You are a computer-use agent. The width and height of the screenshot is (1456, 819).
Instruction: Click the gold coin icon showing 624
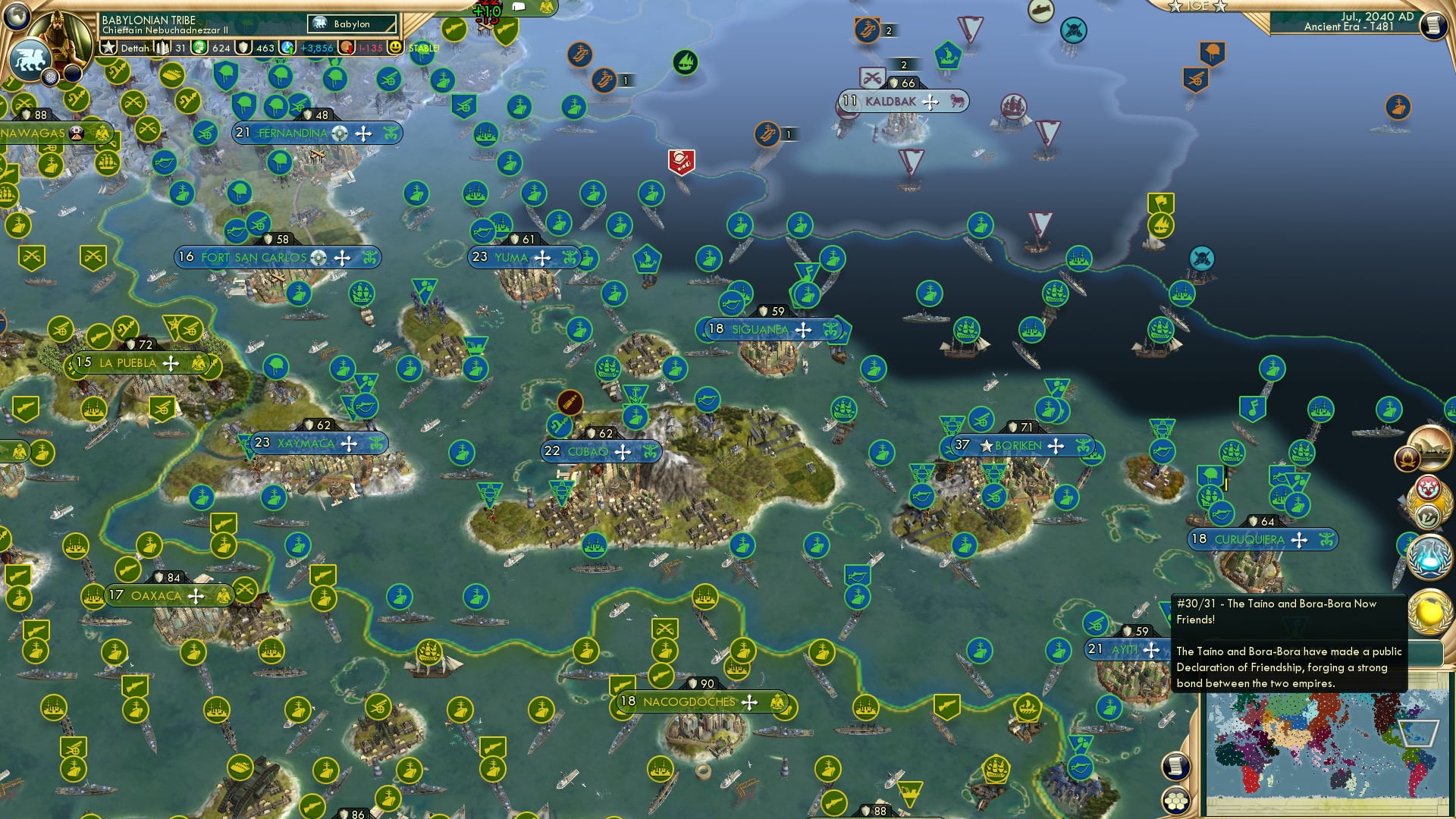pos(199,47)
